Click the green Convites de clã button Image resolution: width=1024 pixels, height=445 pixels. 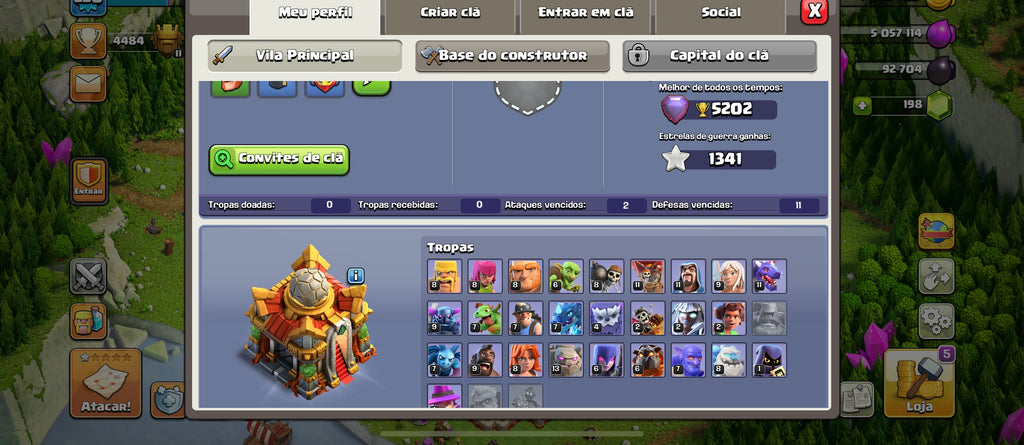click(279, 159)
